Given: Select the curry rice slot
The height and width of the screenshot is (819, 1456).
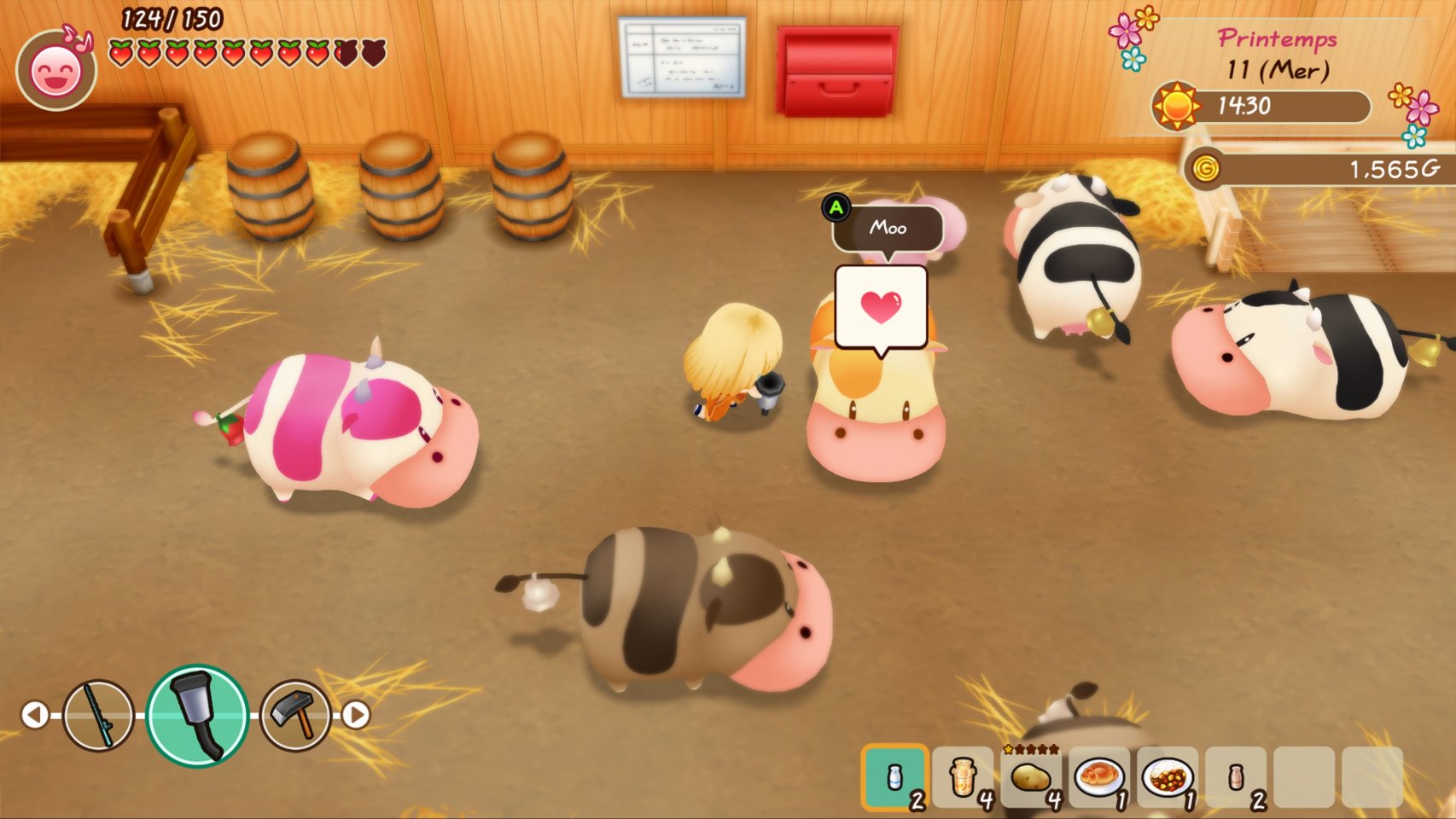Looking at the screenshot, I should 1168,777.
